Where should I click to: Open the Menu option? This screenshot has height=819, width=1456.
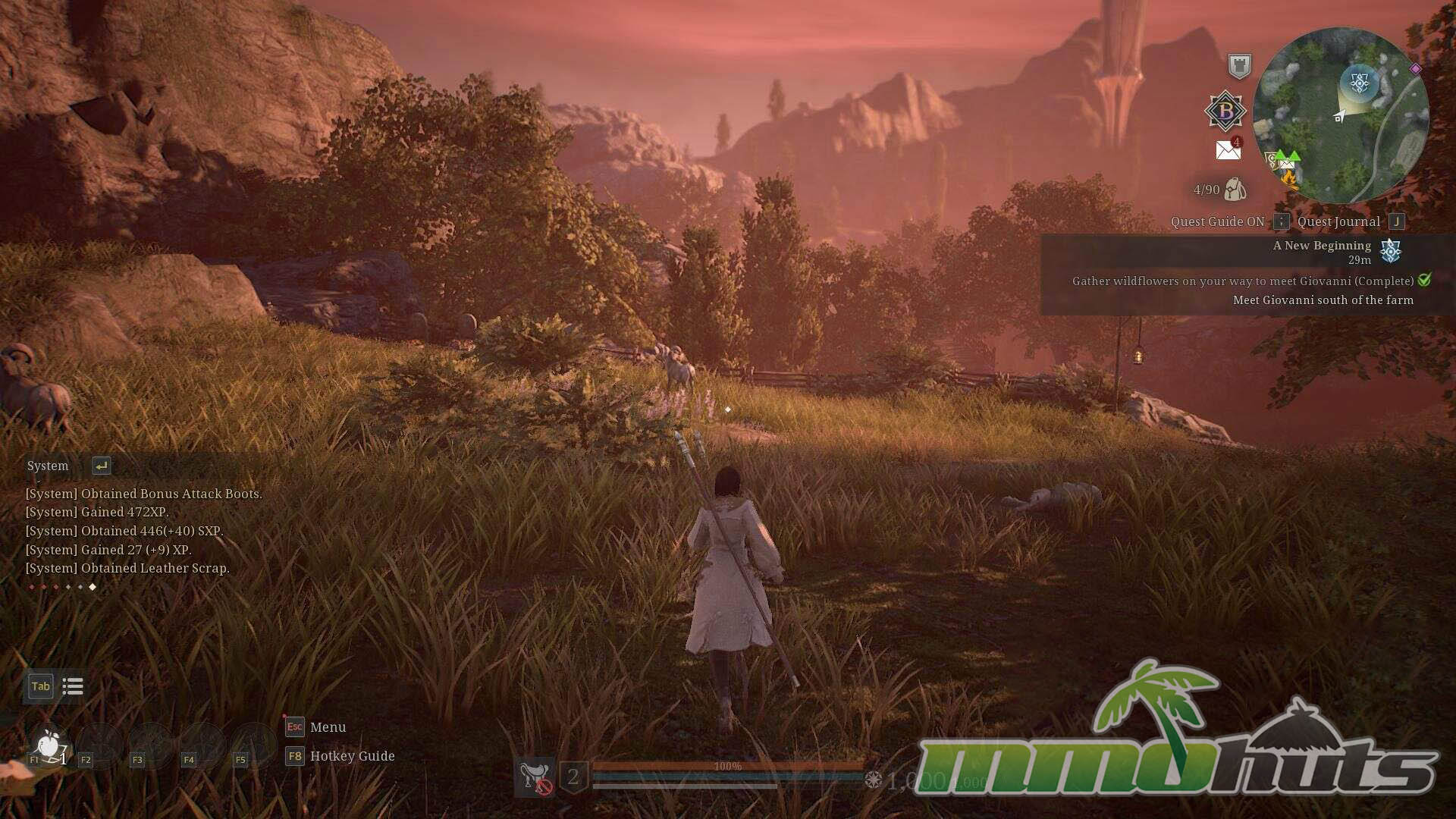coord(328,727)
